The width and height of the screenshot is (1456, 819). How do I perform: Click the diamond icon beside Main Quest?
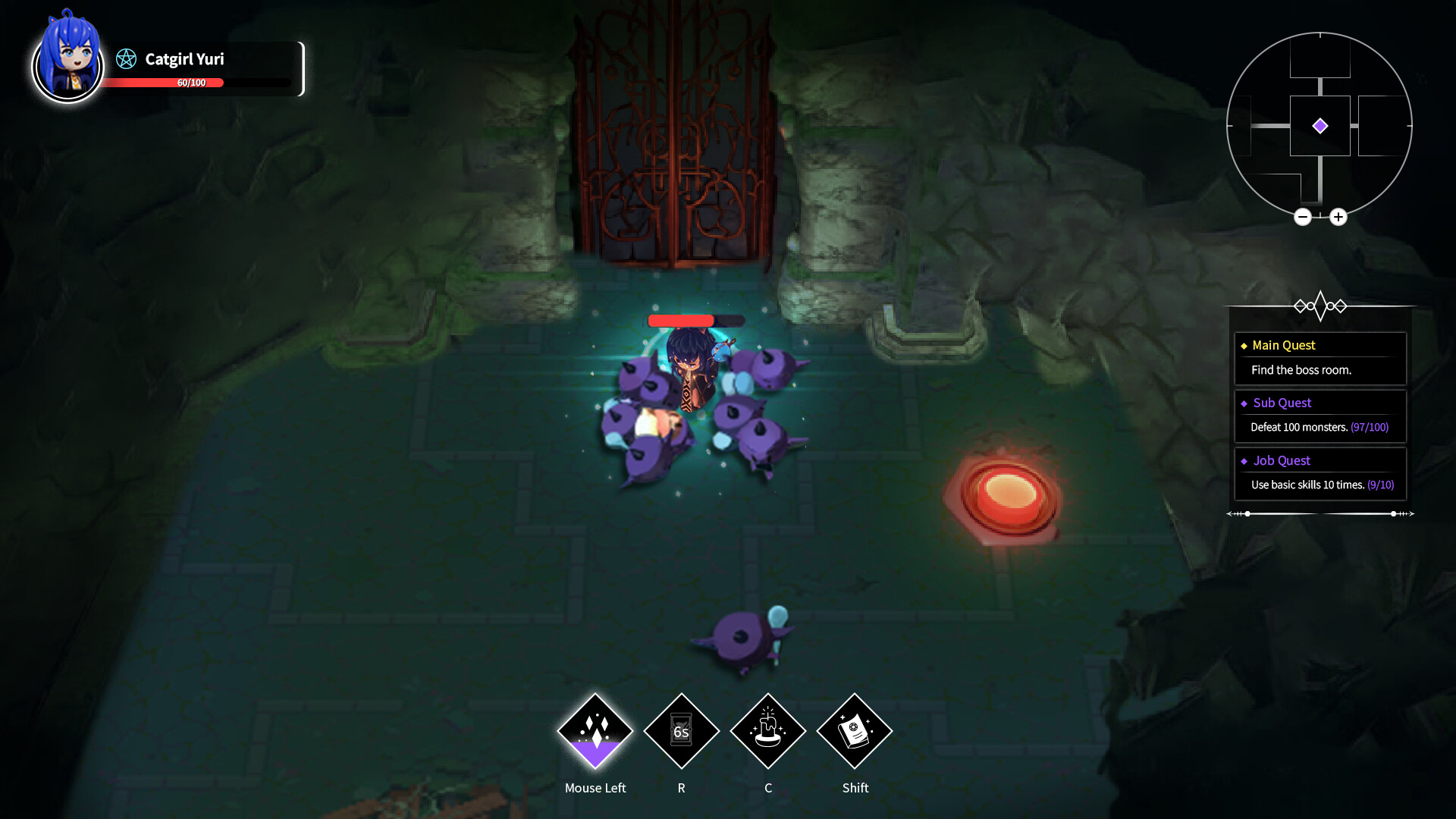(x=1245, y=345)
